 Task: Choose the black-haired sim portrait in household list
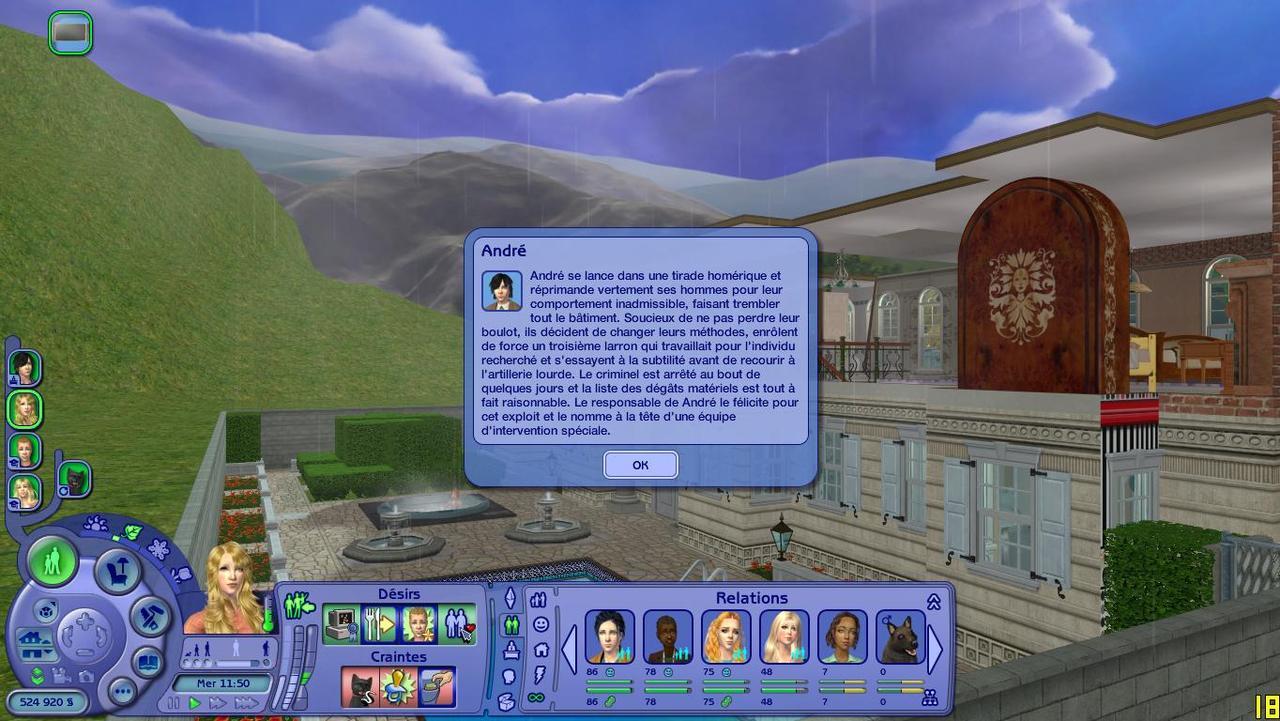[x=24, y=368]
